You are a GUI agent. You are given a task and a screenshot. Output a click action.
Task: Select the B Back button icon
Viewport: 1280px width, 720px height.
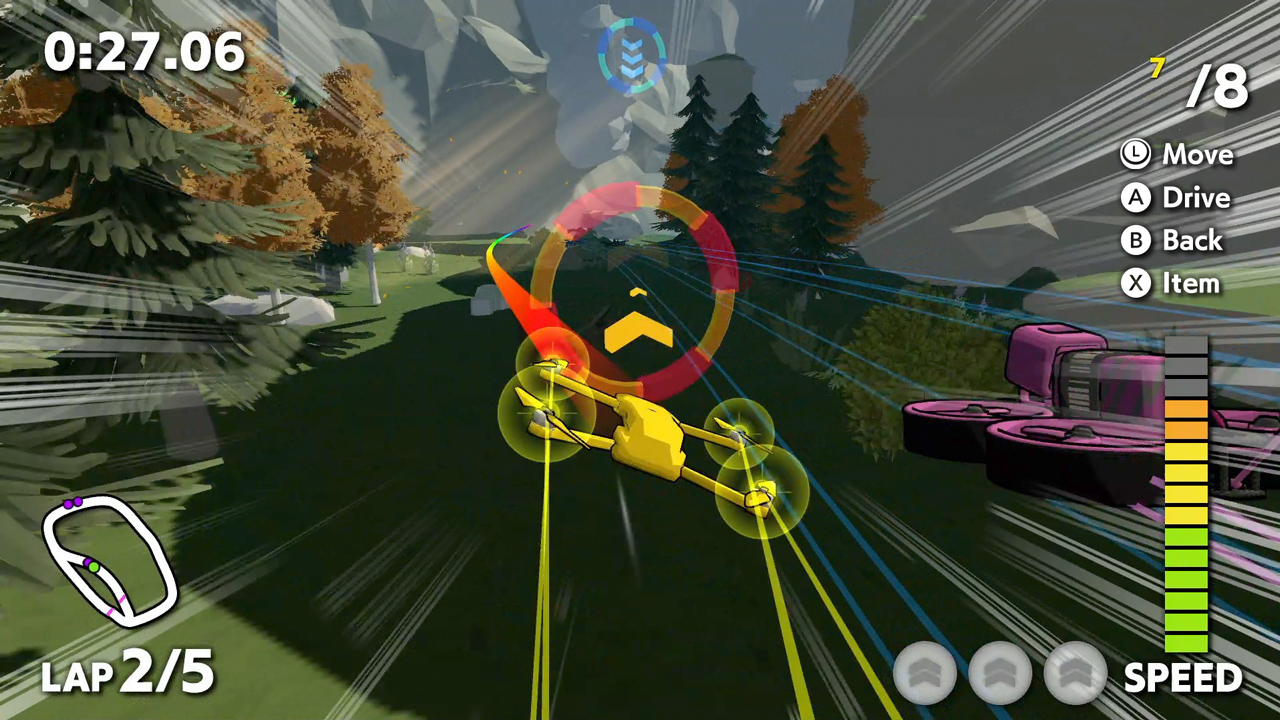coord(1135,240)
